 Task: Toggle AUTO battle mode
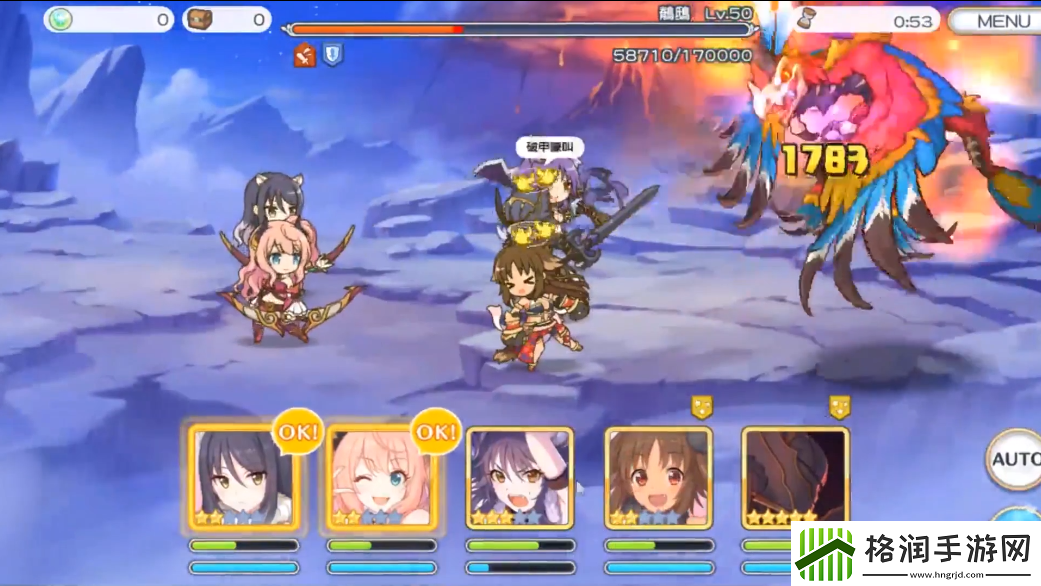[x=1015, y=460]
